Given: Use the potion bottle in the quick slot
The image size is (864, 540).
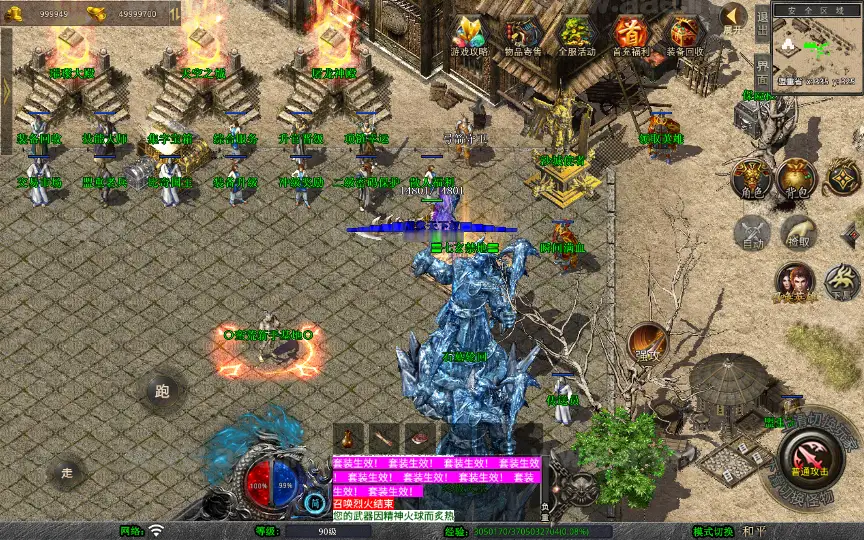Looking at the screenshot, I should point(347,438).
